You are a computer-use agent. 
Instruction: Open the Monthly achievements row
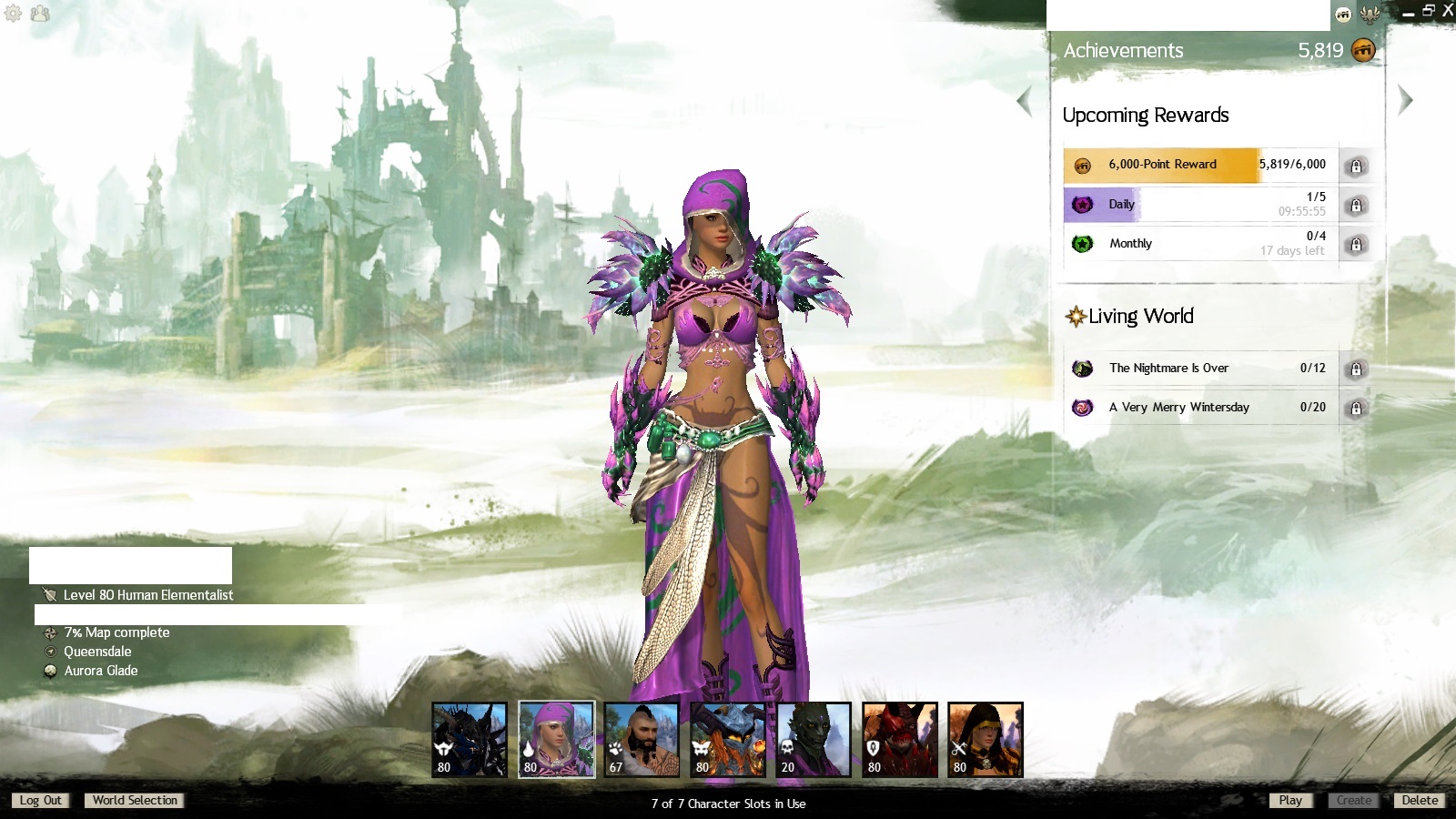(x=1201, y=244)
